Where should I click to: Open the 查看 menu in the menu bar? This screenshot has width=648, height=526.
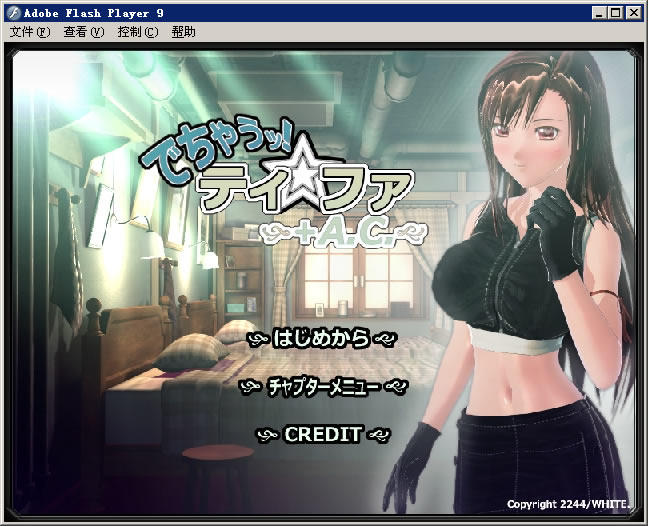[83, 32]
